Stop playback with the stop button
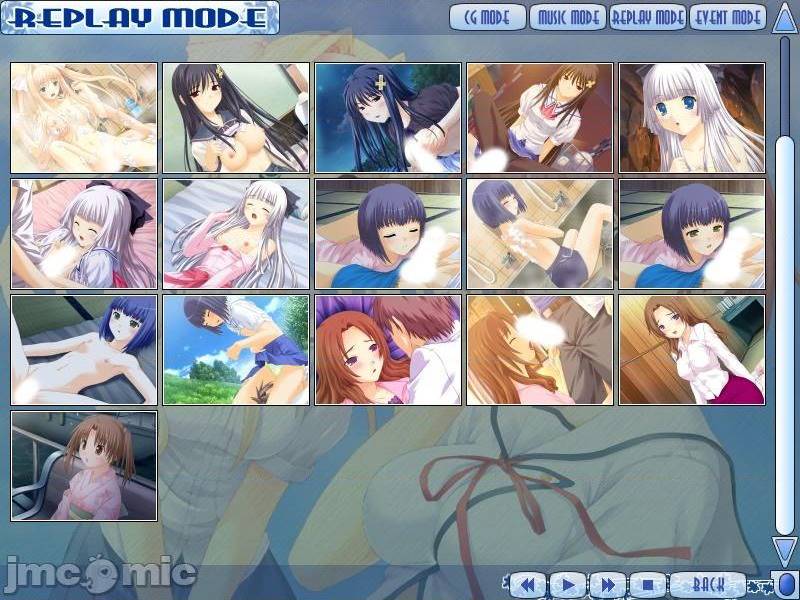Screen dimensions: 800x600 coord(647,584)
